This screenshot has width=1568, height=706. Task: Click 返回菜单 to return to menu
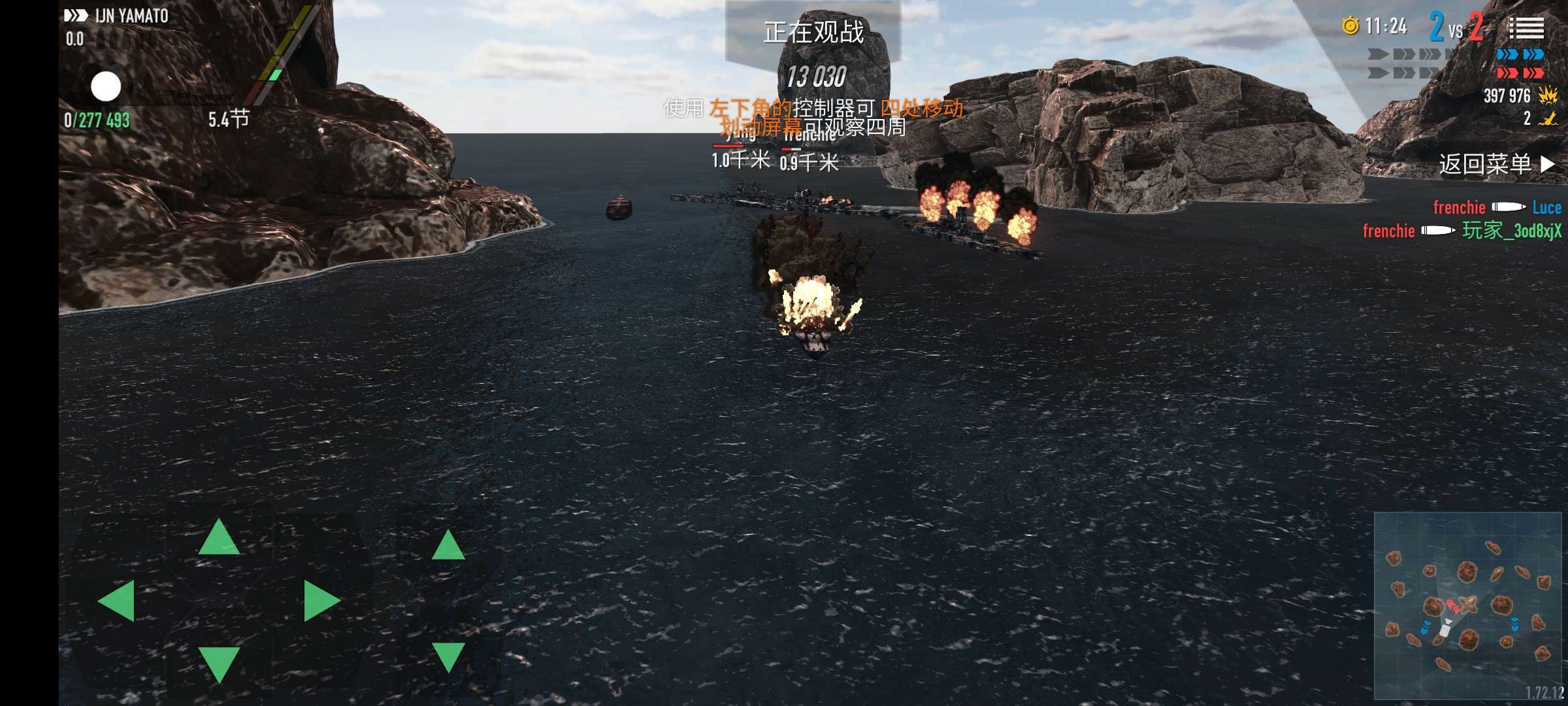1495,164
